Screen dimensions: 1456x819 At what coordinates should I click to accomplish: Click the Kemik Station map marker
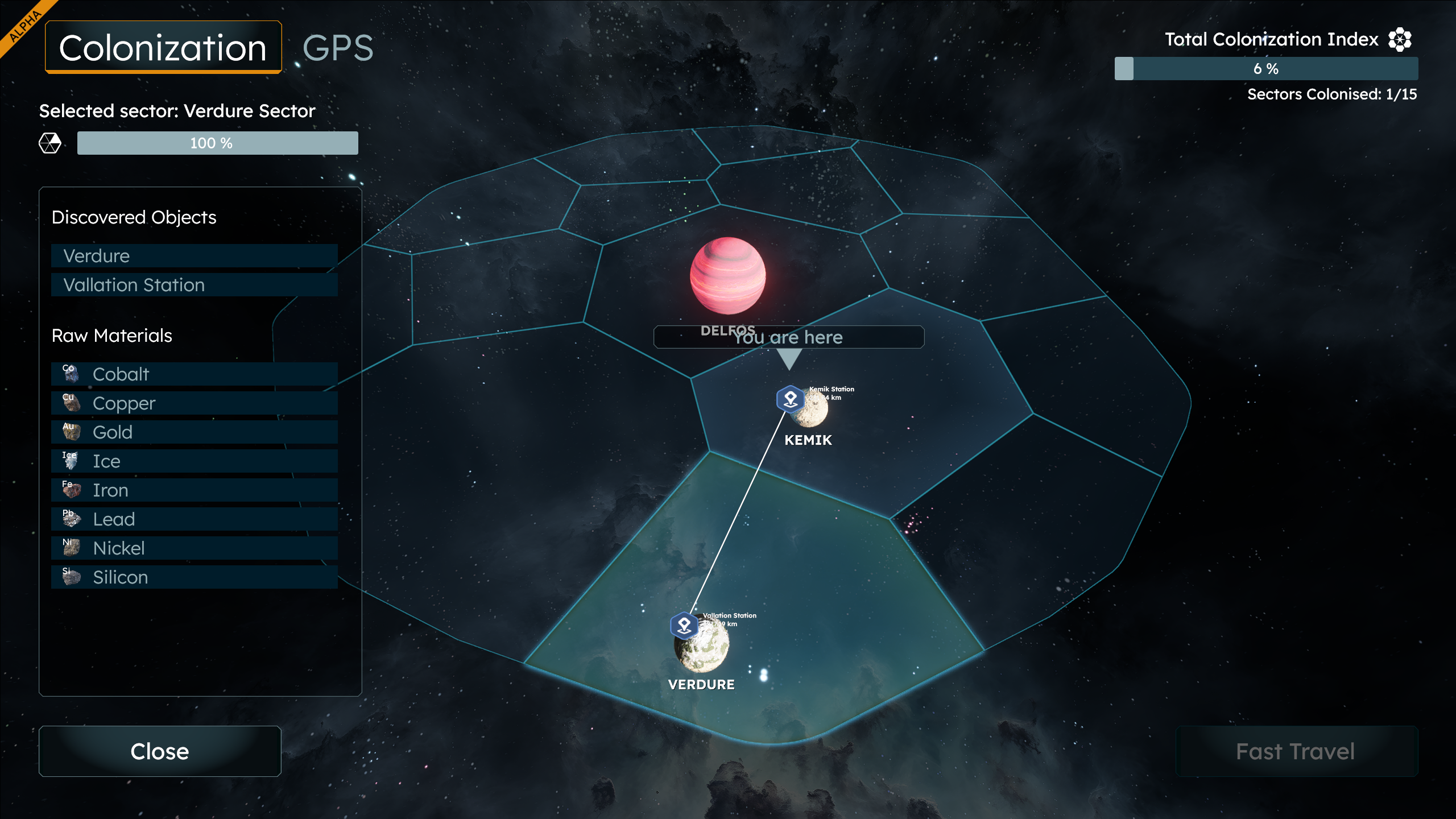pos(790,399)
